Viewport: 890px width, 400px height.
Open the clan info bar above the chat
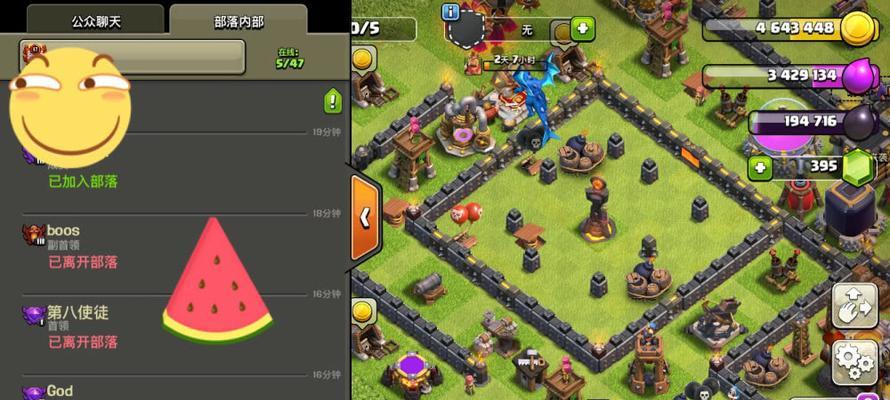pyautogui.click(x=133, y=56)
